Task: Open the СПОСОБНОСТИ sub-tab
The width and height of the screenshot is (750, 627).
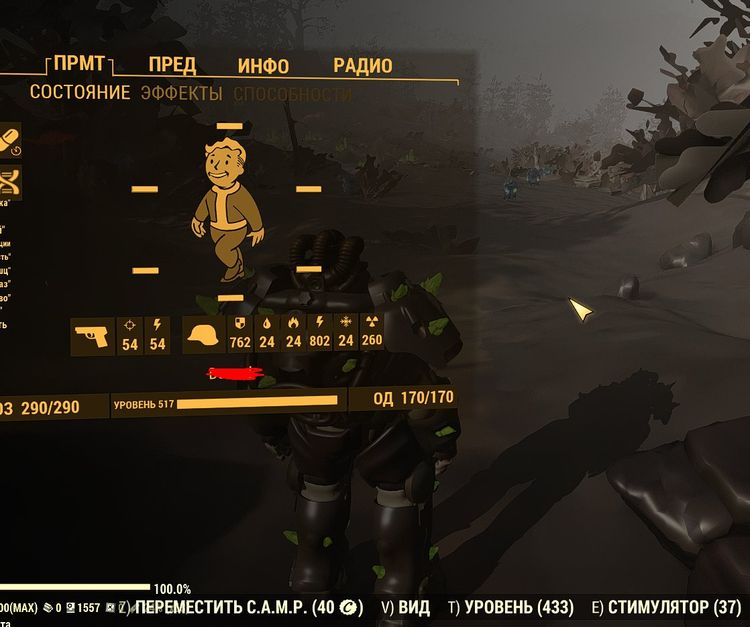Action: pos(292,94)
